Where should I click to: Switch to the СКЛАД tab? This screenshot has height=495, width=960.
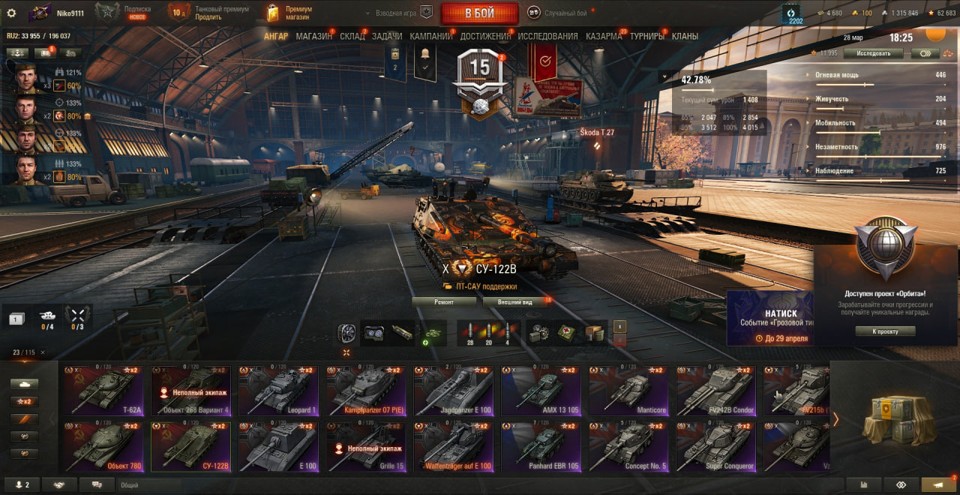[x=352, y=37]
